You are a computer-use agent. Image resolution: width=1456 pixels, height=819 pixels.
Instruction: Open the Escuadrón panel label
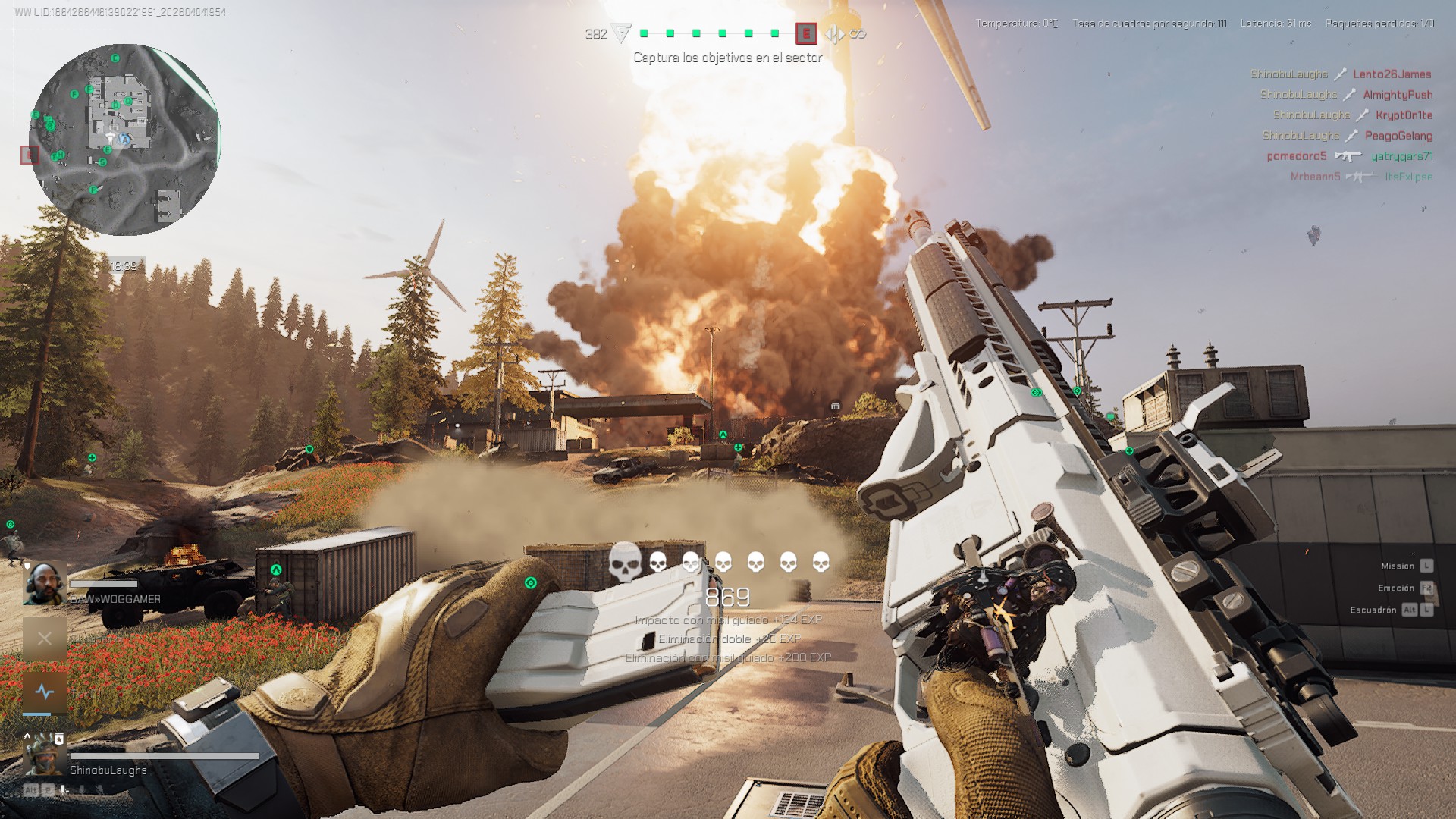[1373, 610]
